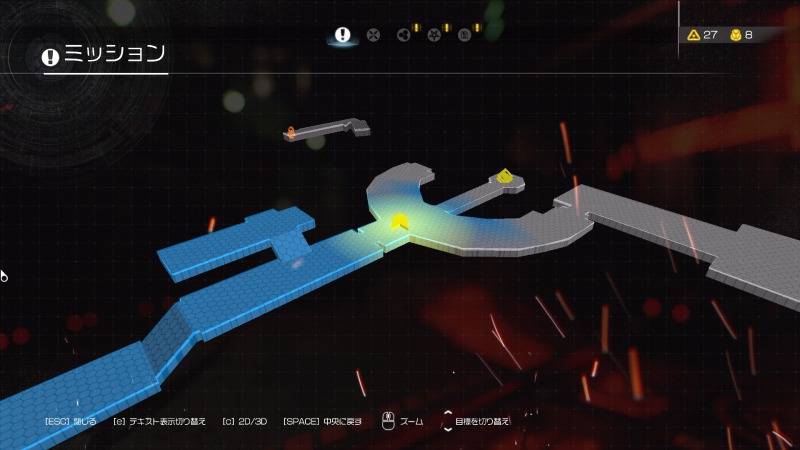Click the yellow player arrow marker

coord(400,222)
